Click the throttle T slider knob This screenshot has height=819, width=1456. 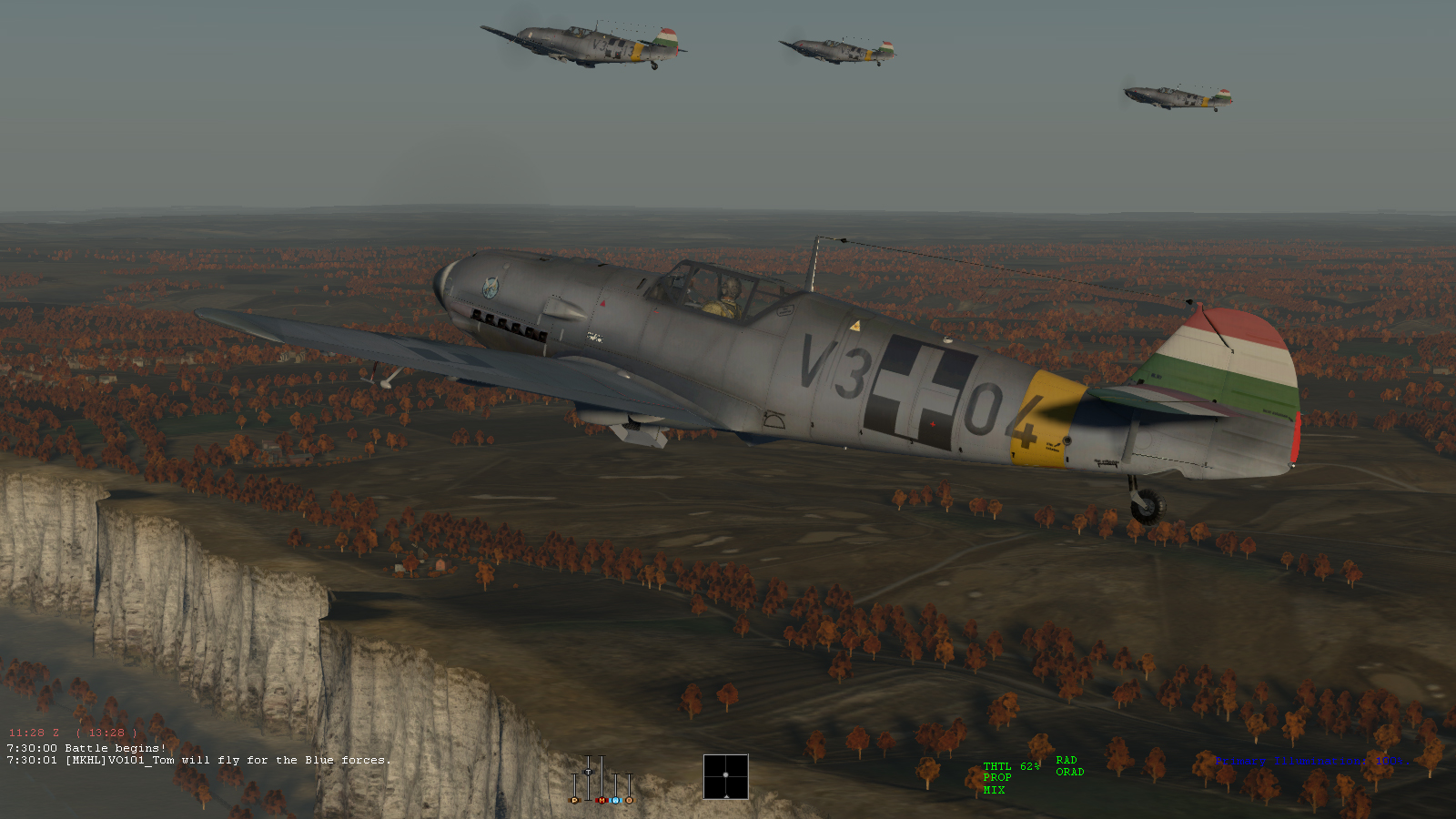[x=588, y=772]
